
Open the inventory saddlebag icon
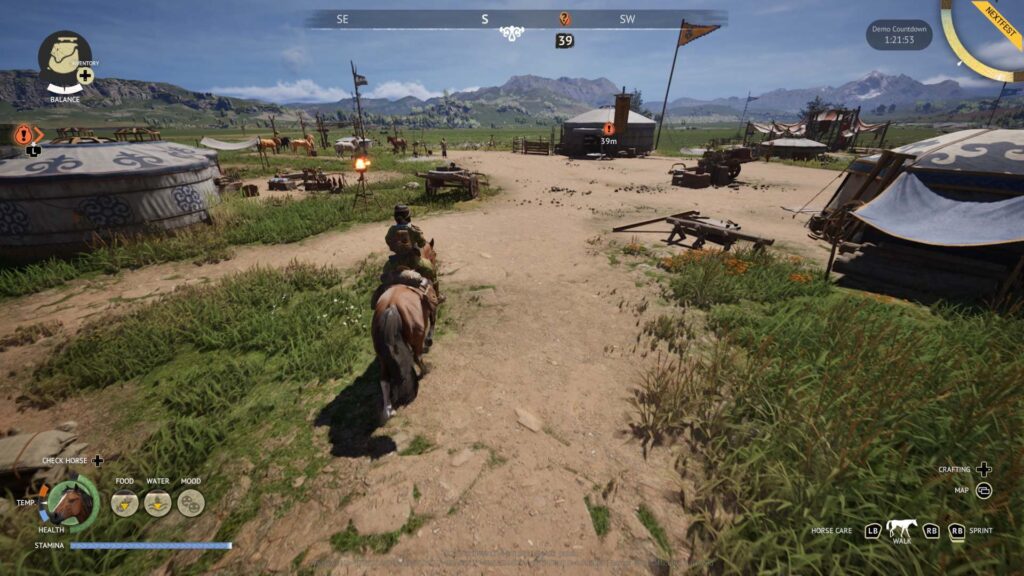coord(65,56)
